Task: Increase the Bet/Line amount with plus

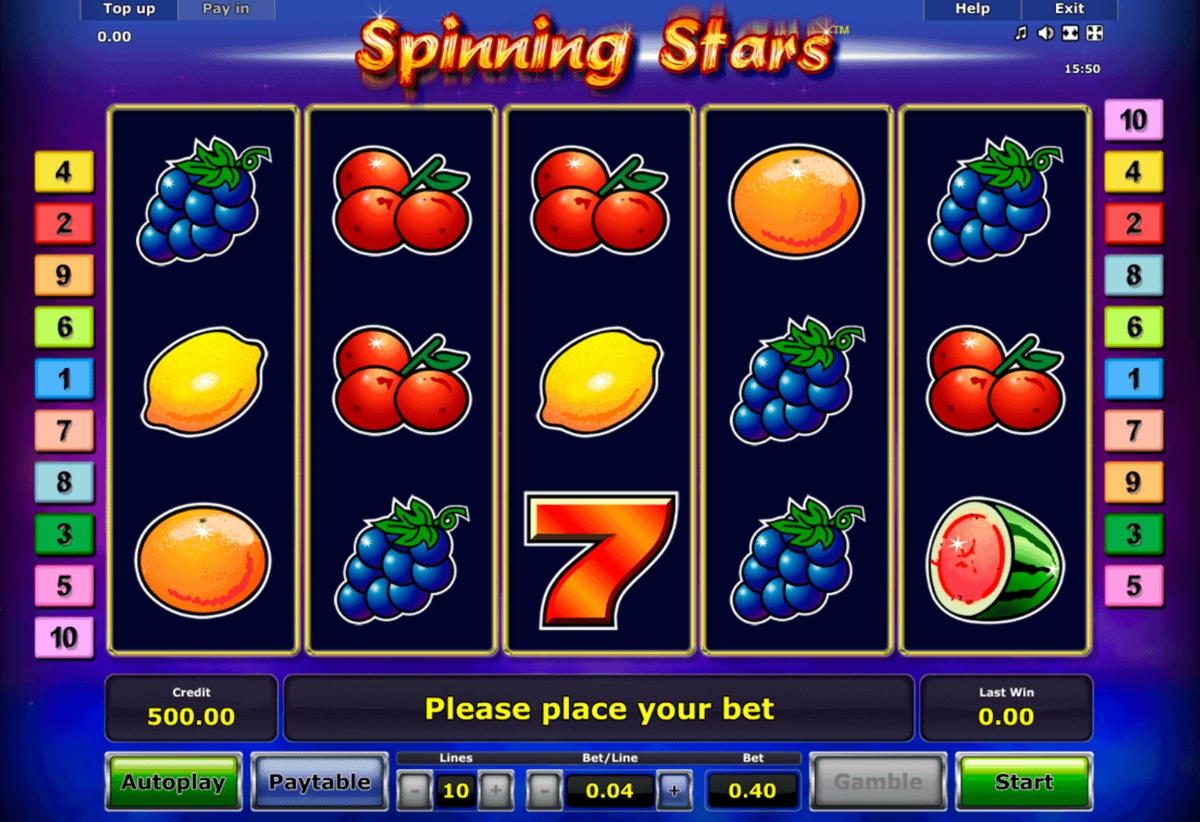Action: click(674, 791)
